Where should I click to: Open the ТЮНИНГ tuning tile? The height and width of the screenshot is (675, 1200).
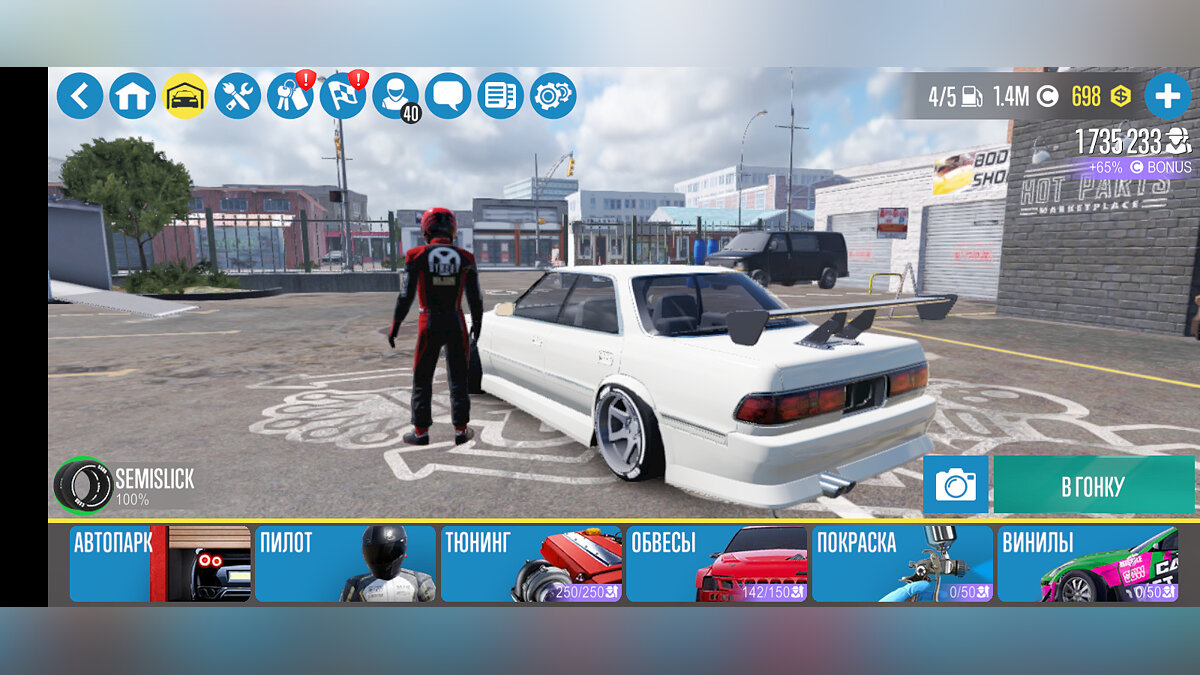531,564
